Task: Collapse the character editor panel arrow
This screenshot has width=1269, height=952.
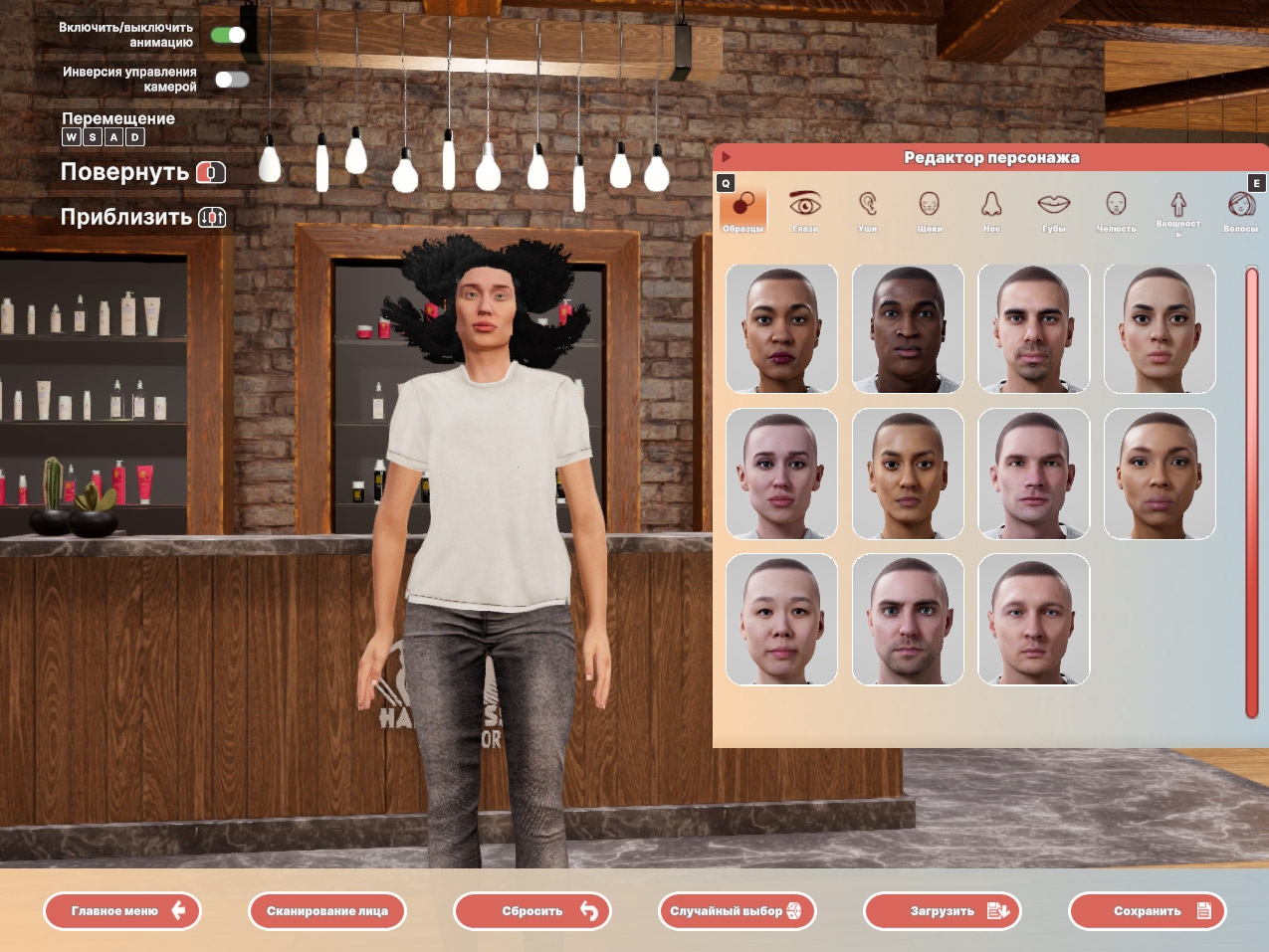Action: [727, 157]
